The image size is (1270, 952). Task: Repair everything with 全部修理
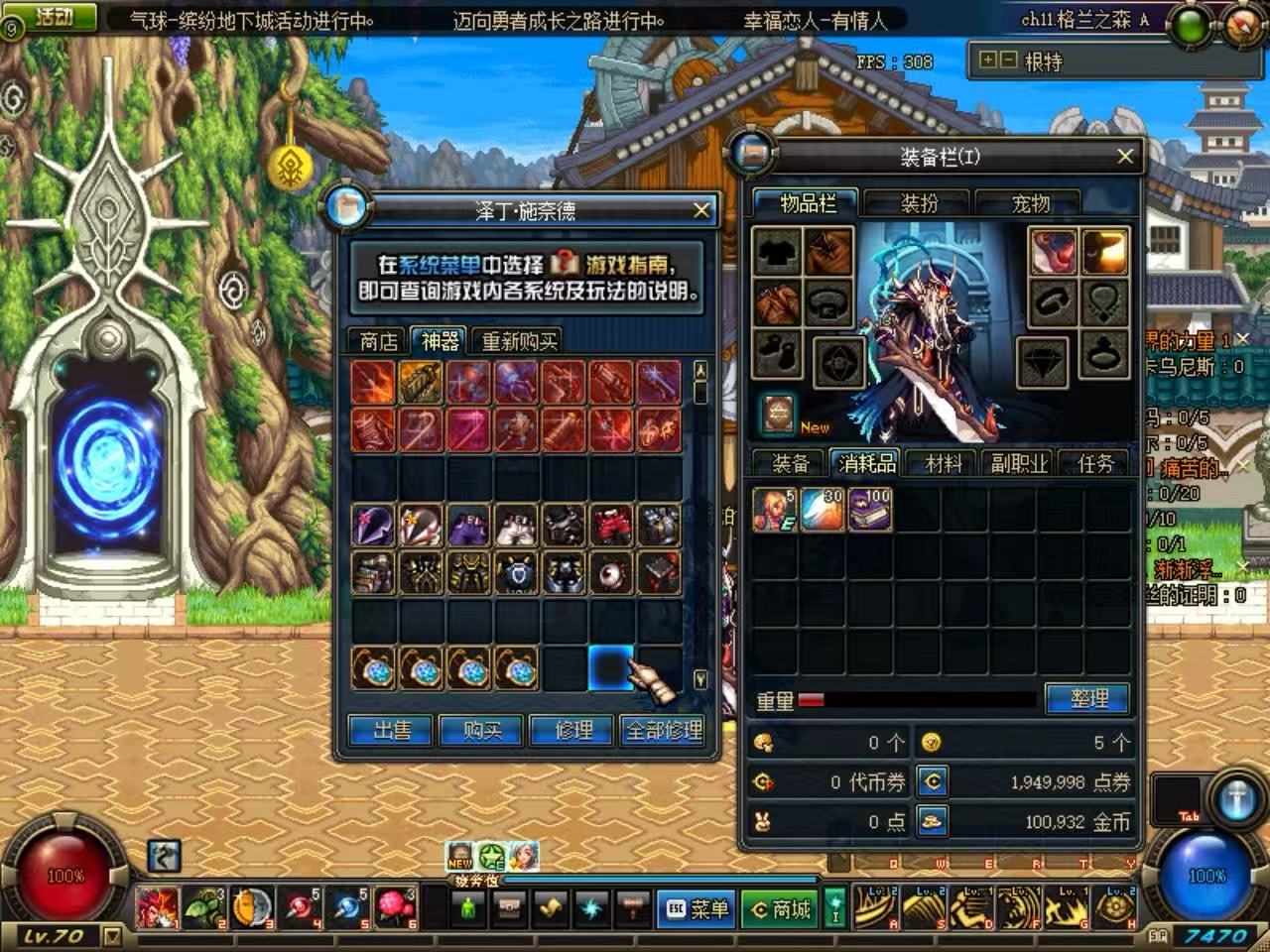tap(664, 731)
